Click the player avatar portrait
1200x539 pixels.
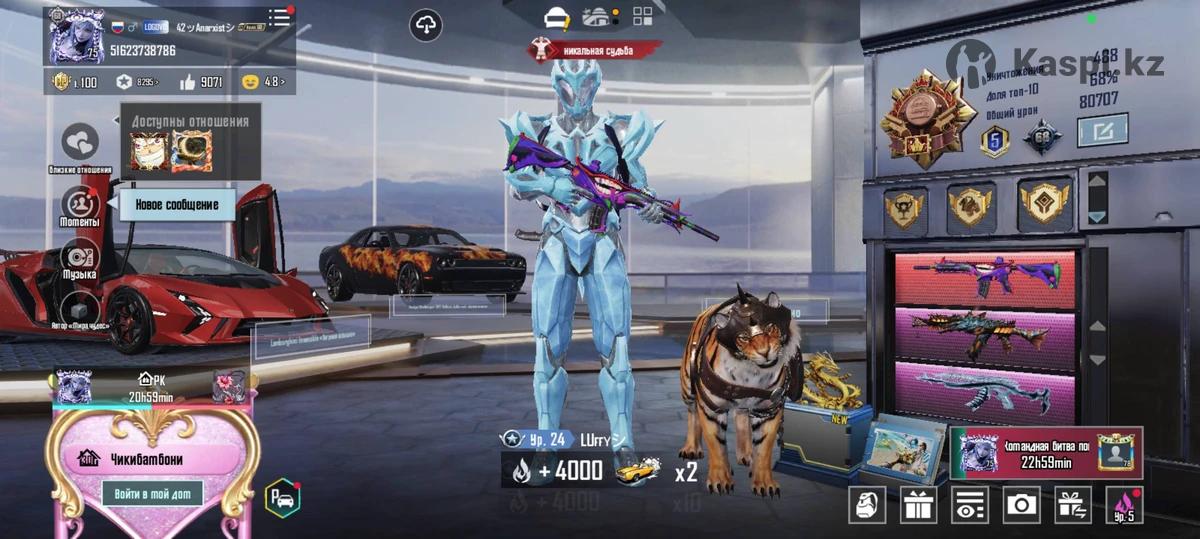74,36
